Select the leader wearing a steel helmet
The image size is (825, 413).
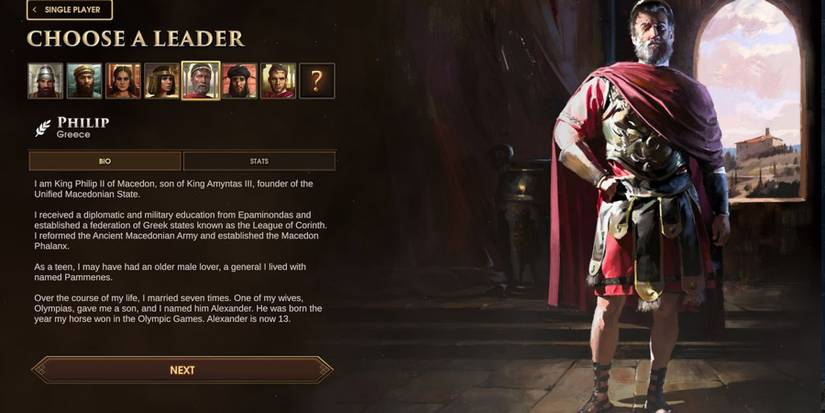pos(45,81)
